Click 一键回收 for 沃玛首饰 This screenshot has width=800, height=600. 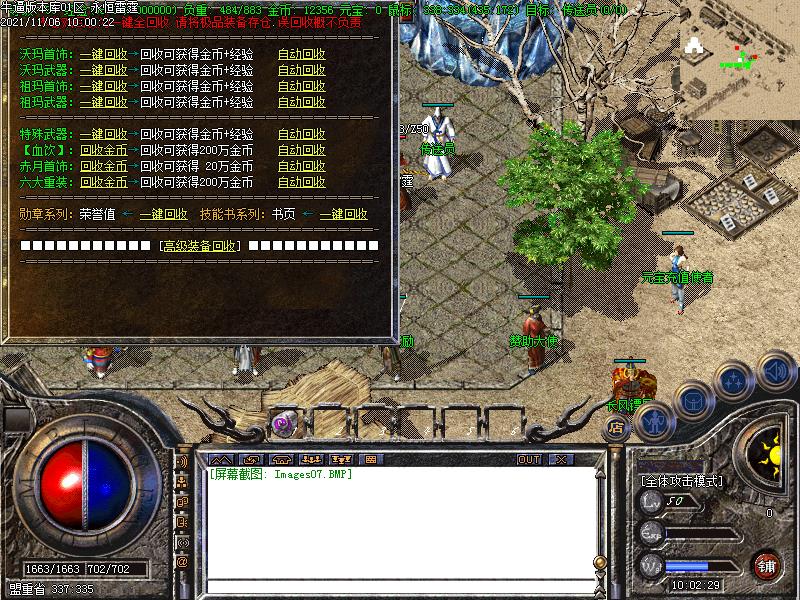(104, 54)
